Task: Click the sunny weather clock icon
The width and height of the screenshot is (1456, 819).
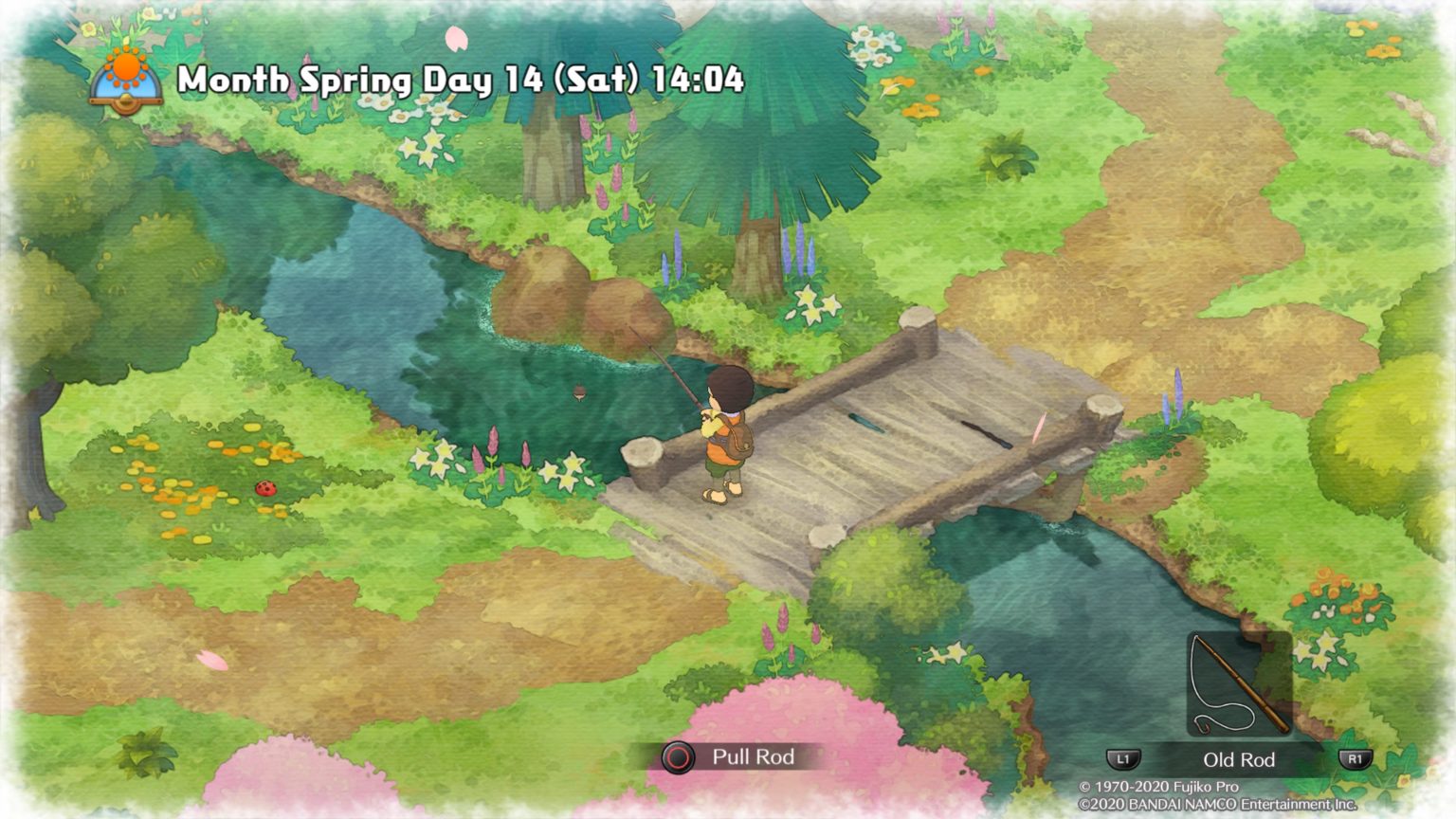Action: [x=126, y=81]
